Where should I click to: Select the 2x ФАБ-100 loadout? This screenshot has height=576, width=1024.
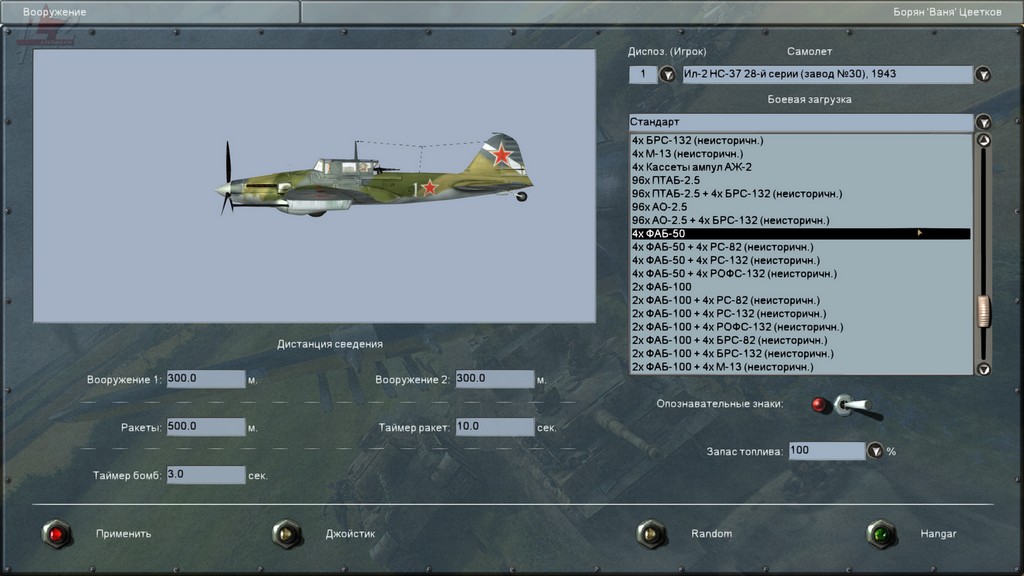[x=661, y=287]
